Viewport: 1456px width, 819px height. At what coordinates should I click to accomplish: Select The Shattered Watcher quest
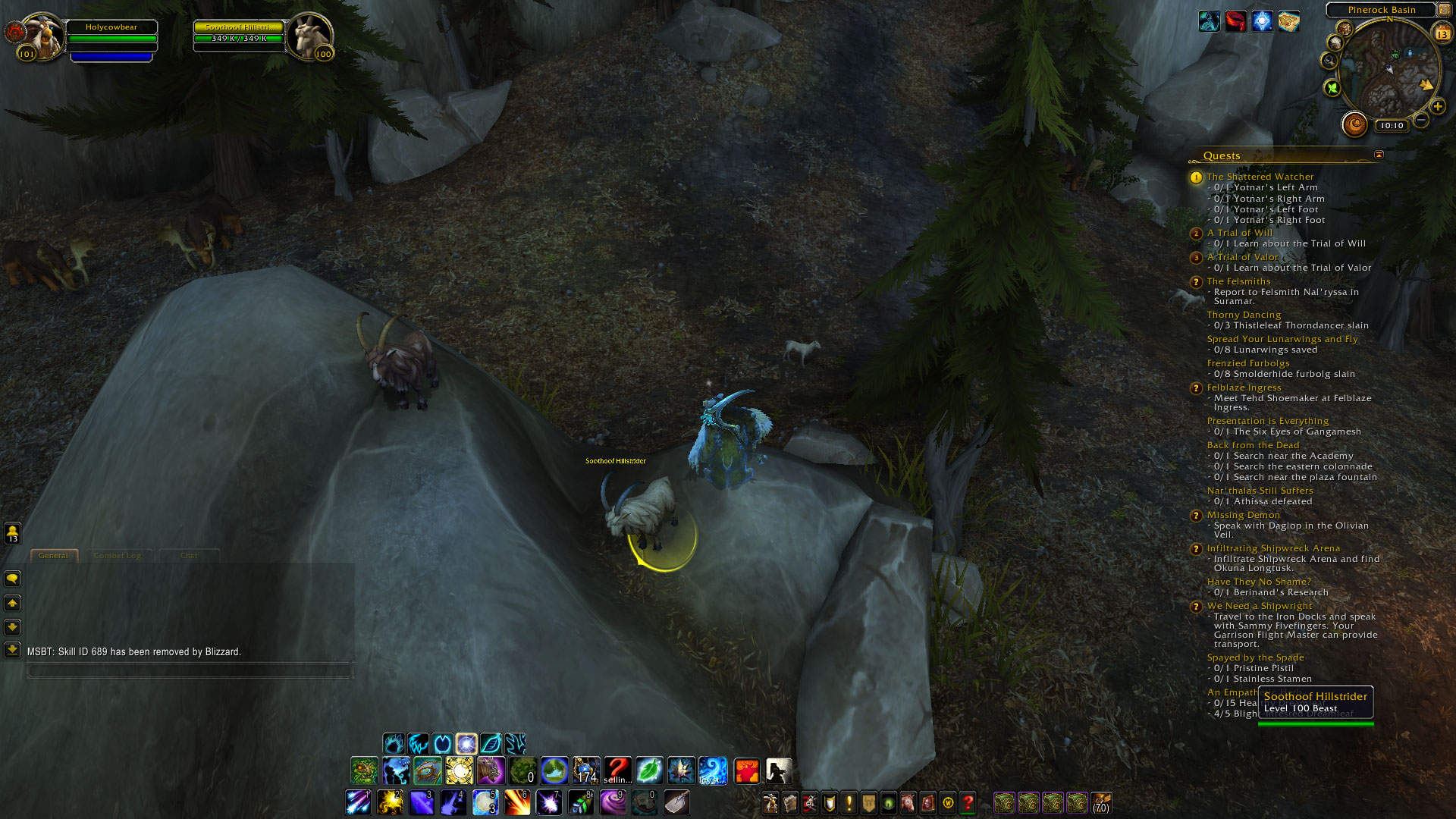pos(1260,177)
